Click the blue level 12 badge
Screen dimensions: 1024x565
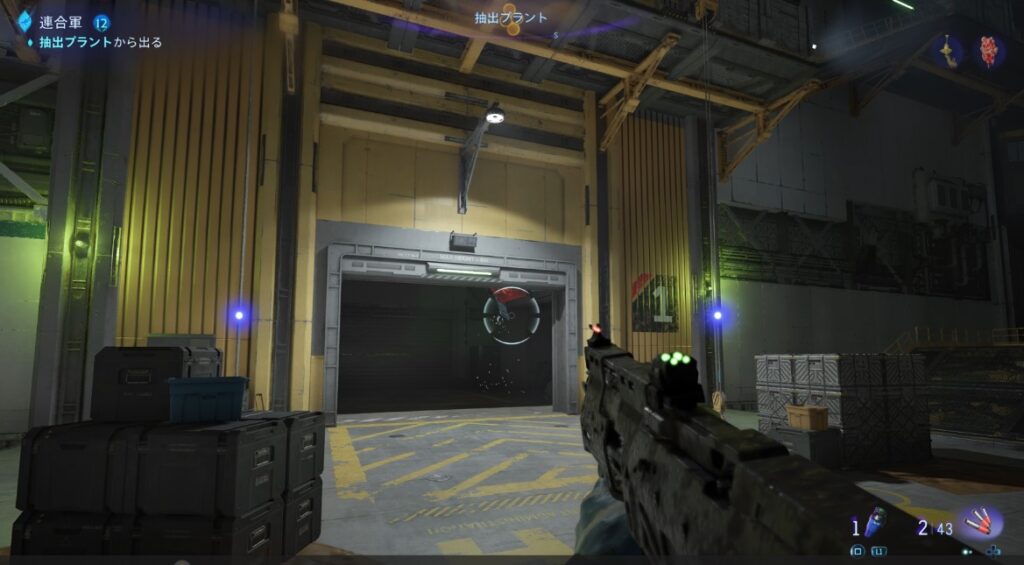coord(102,23)
